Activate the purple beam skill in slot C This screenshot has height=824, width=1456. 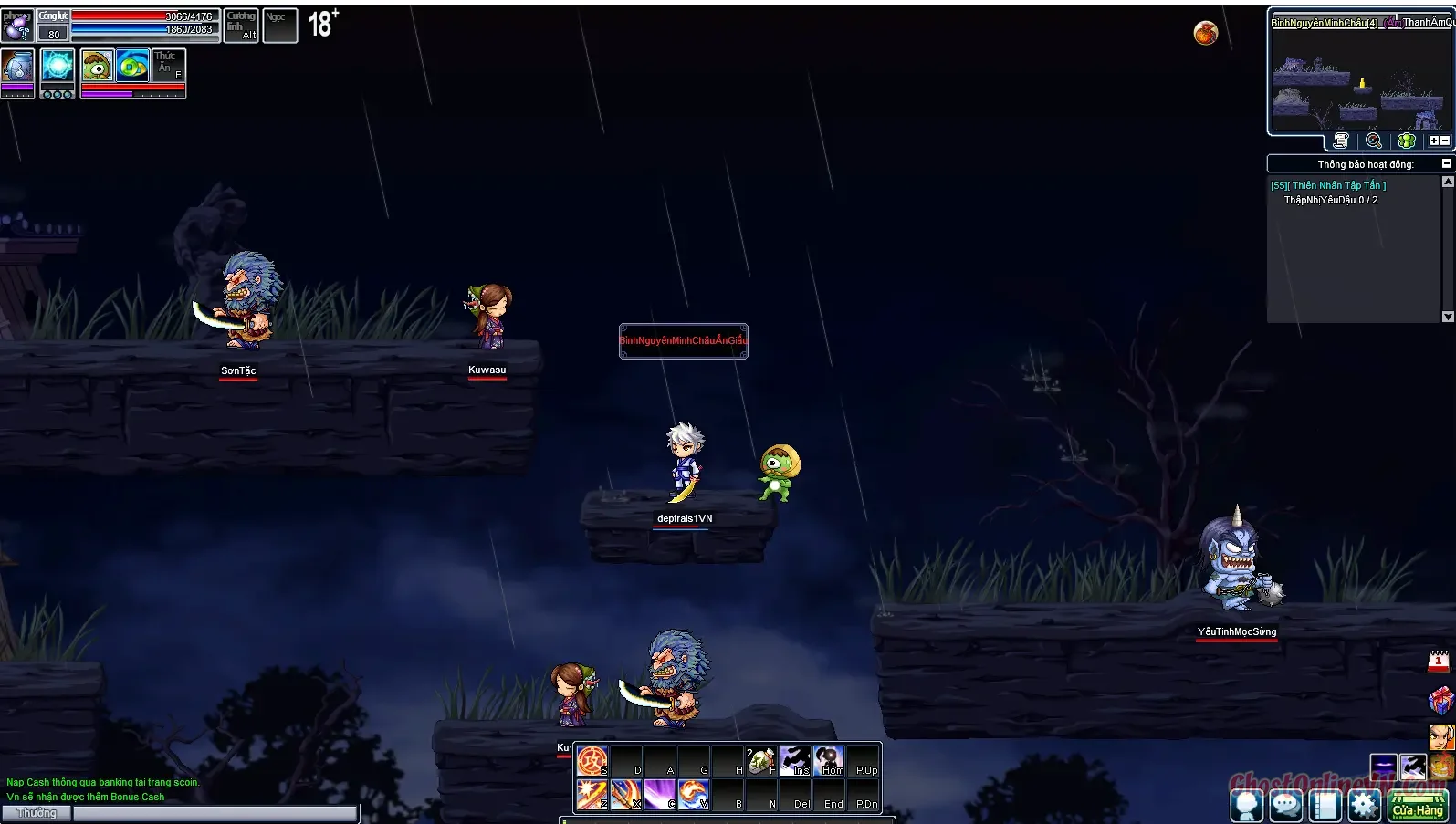(x=659, y=795)
